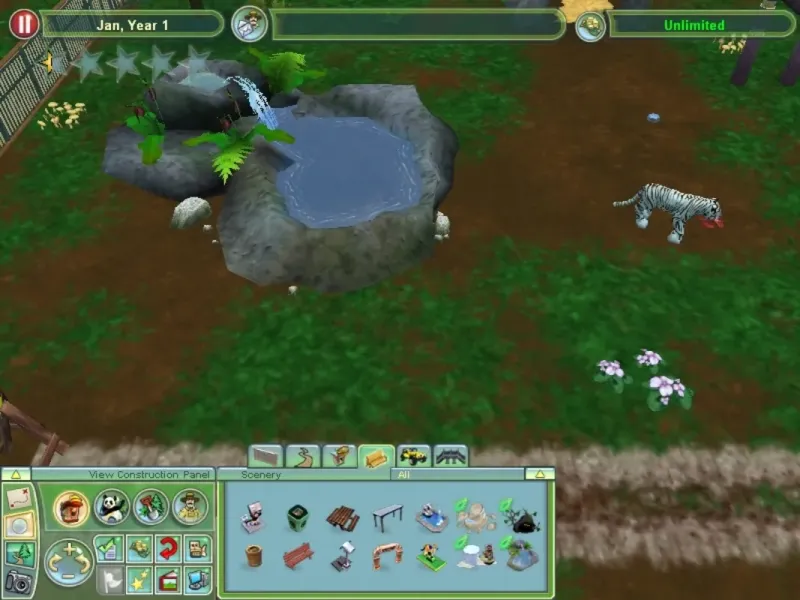Activate the red undo arrow button
The image size is (800, 600).
point(166,547)
